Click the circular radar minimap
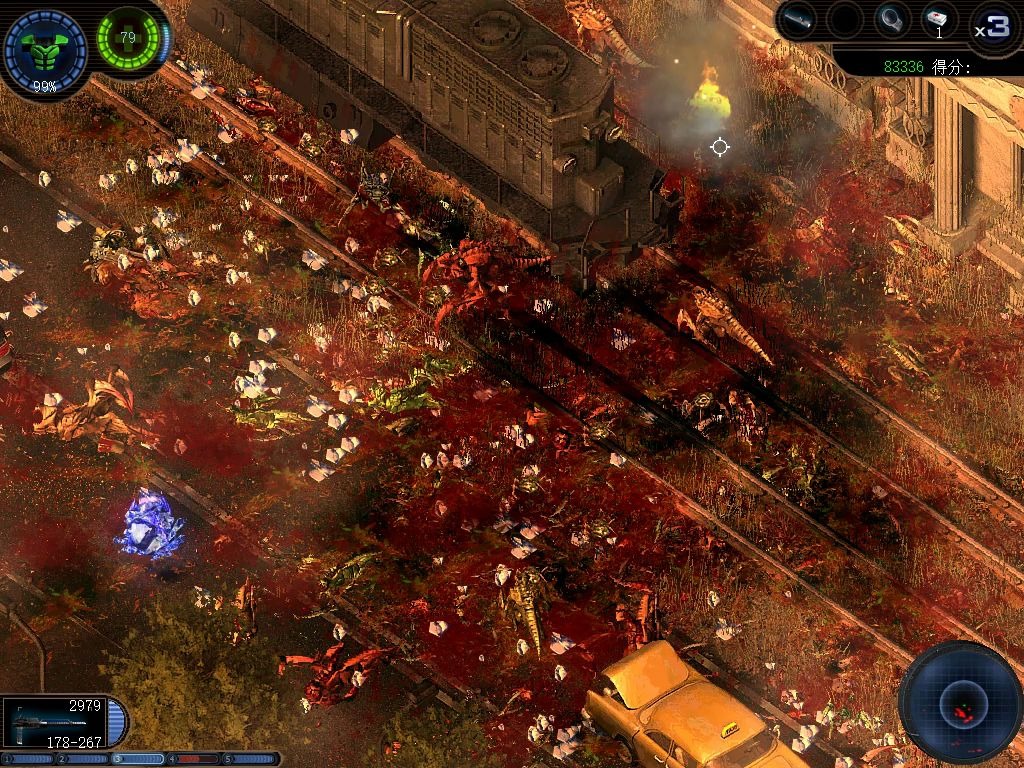Viewport: 1024px width, 768px height. coord(959,701)
